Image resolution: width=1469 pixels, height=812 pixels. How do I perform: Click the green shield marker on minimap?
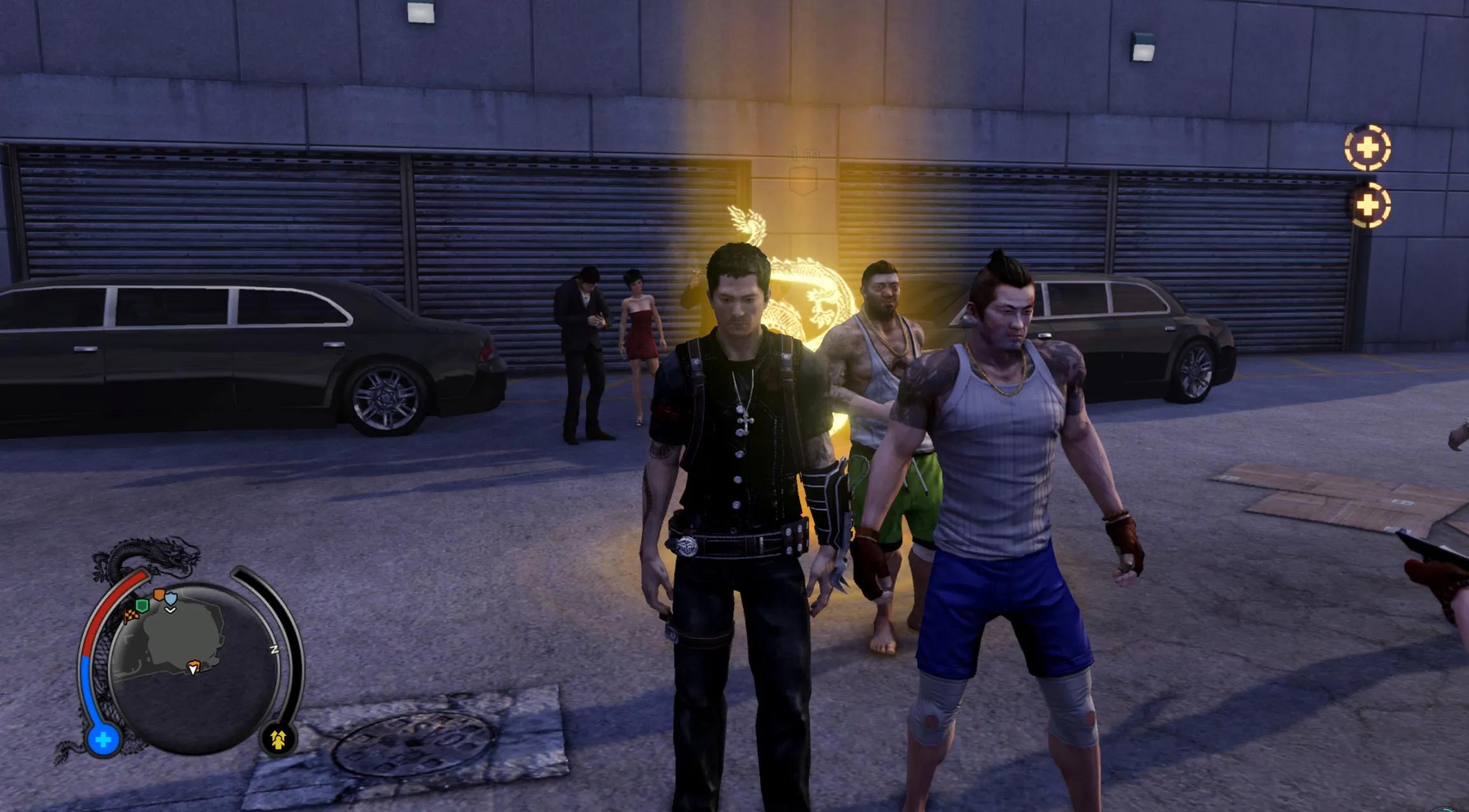pos(142,606)
